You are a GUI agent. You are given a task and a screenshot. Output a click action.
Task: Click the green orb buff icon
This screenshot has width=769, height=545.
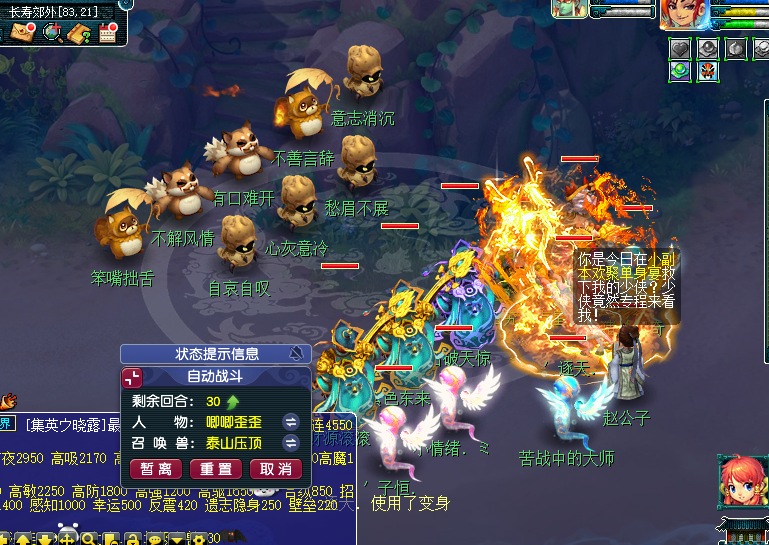(680, 71)
